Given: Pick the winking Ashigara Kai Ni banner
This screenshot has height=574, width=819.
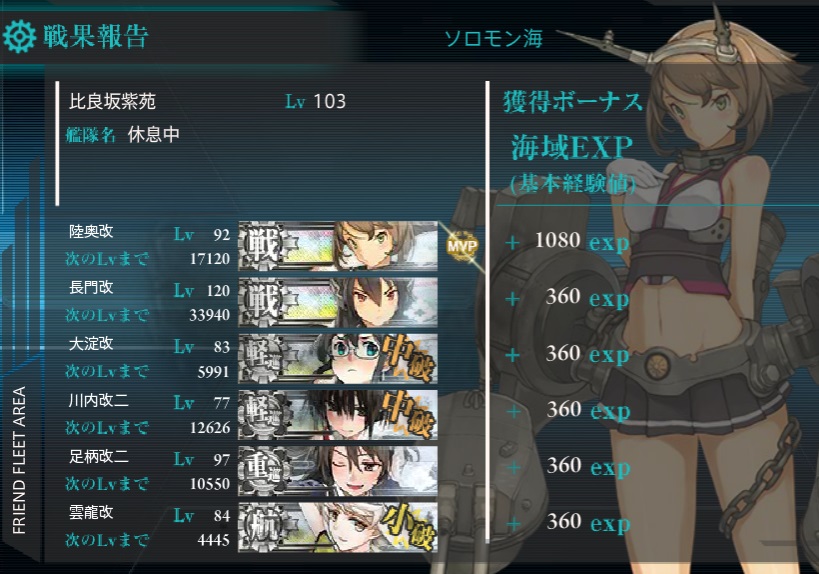Looking at the screenshot, I should coord(338,467).
